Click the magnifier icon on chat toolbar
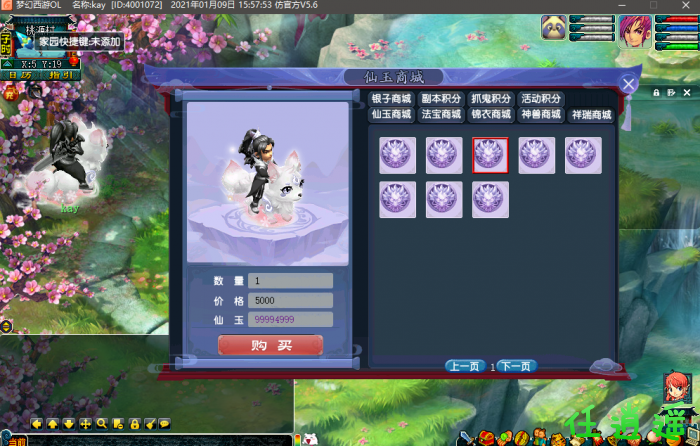Screen dimensions: 700x446 point(102,424)
